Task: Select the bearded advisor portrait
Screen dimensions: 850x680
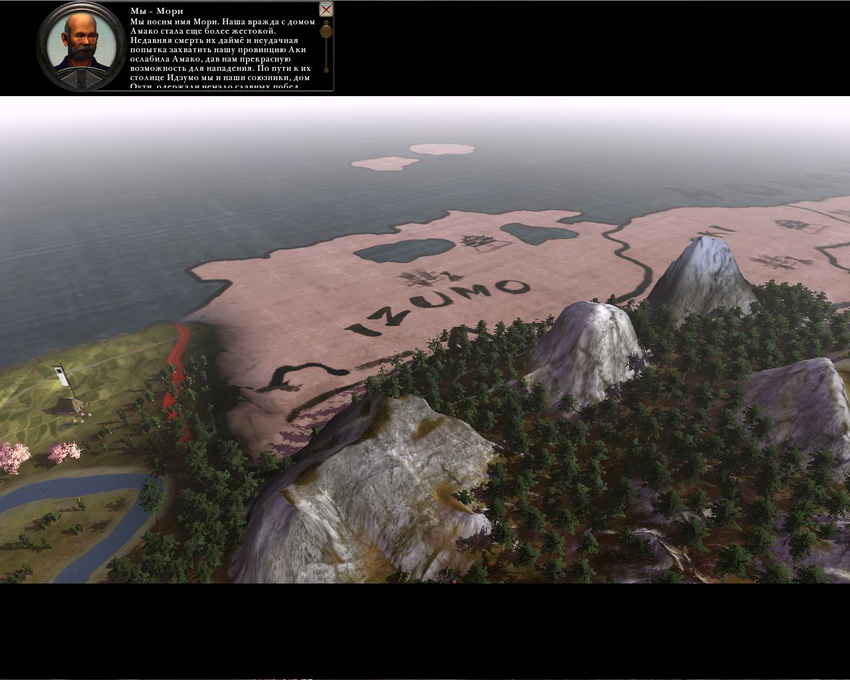Action: tap(81, 42)
